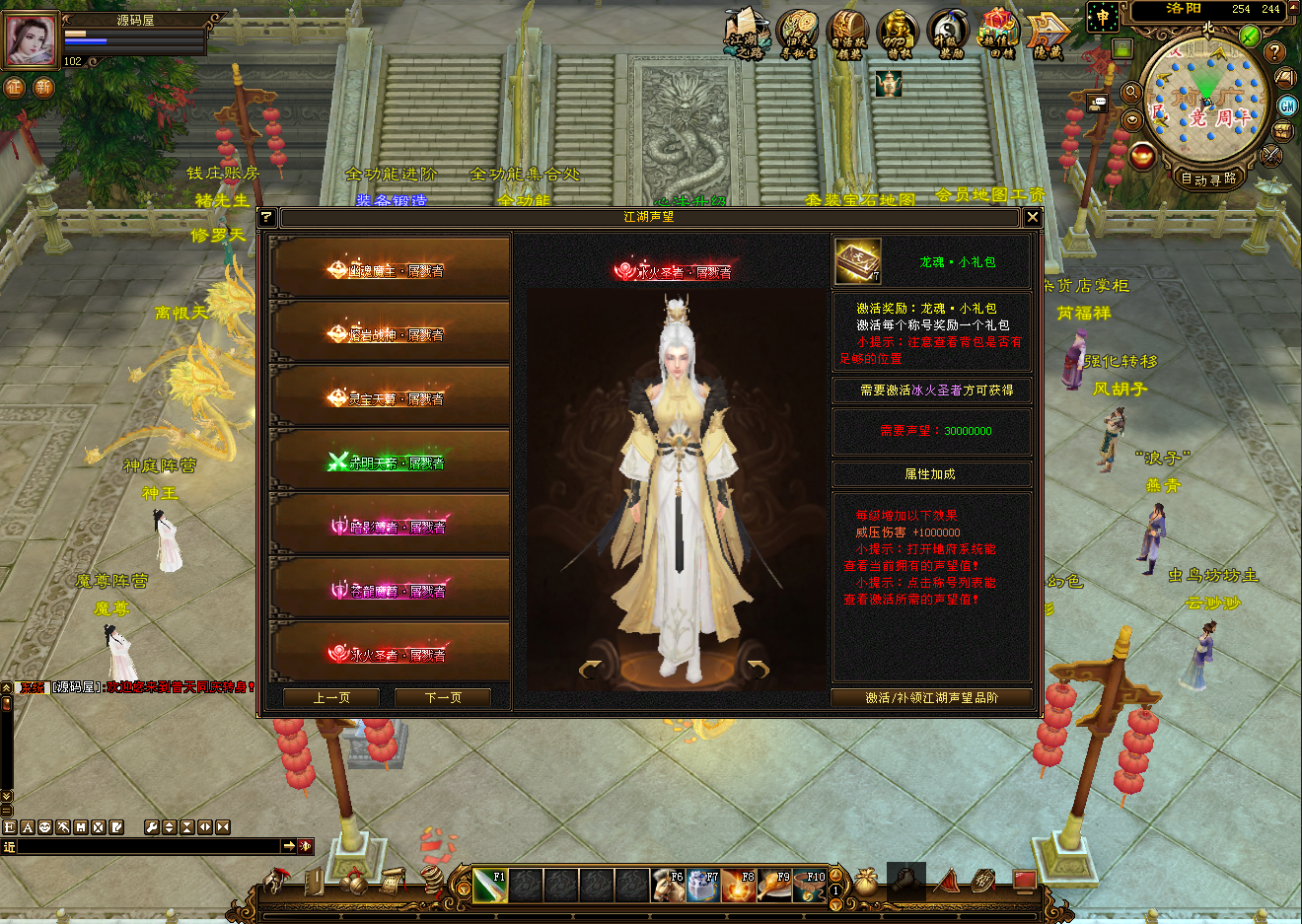Viewport: 1302px width, 924px height.
Task: Rotate the character preview right
Action: 758,670
